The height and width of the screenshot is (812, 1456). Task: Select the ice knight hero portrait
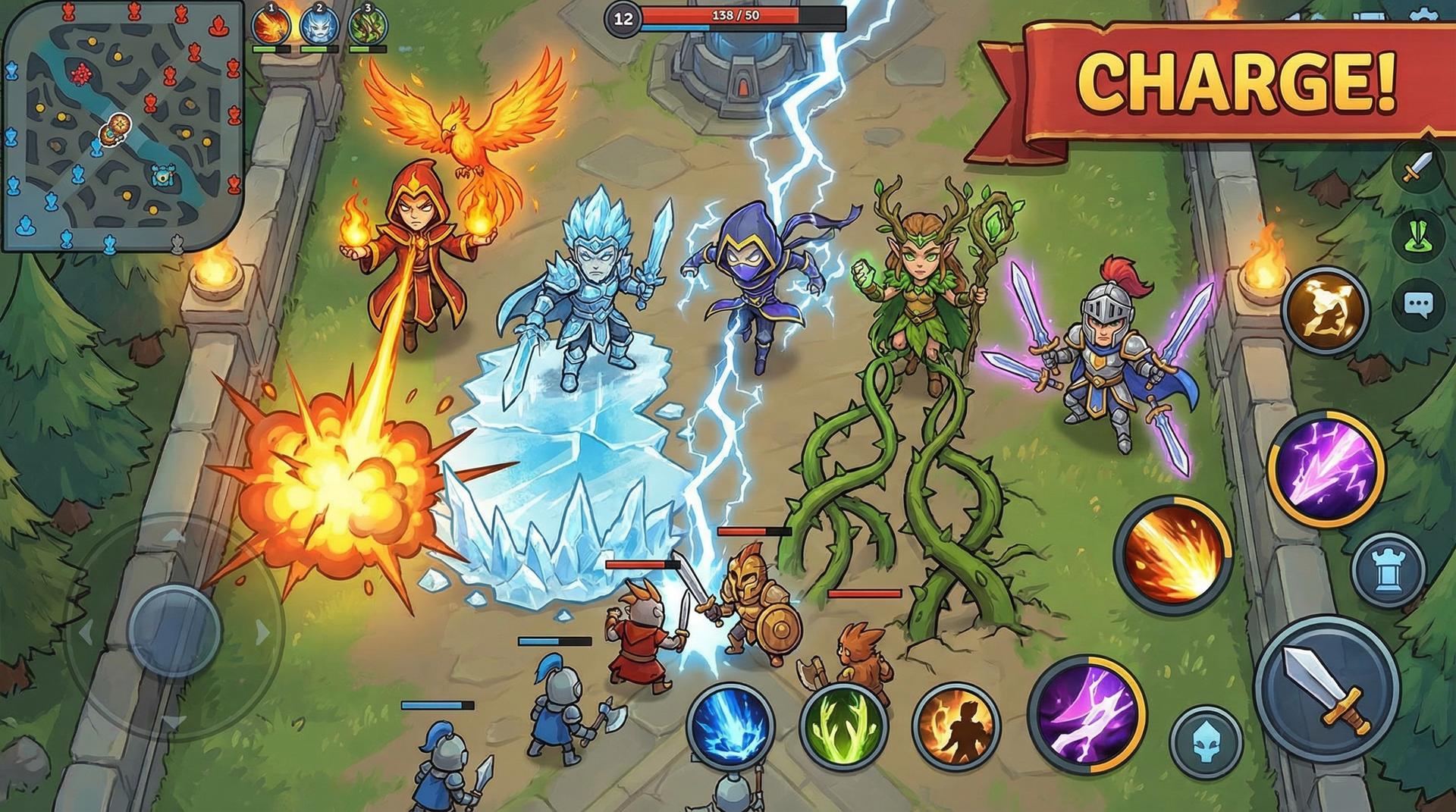click(318, 27)
